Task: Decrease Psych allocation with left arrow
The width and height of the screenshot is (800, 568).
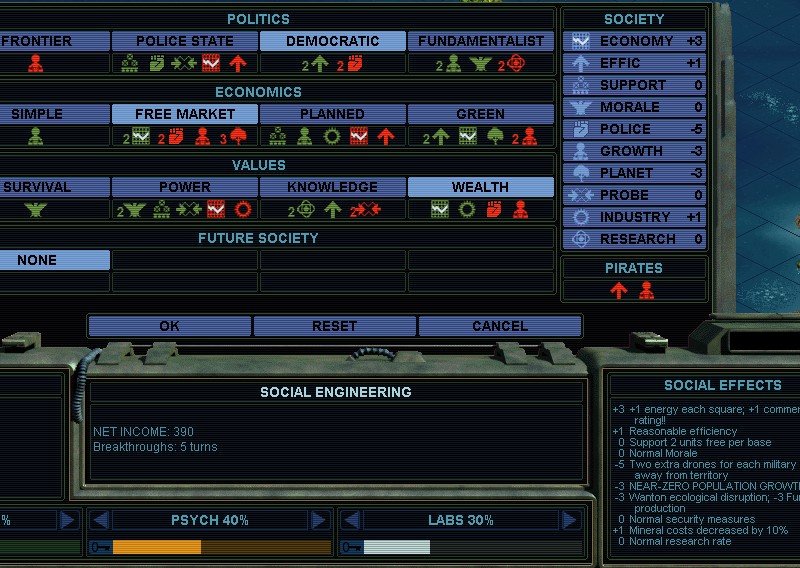Action: pos(99,520)
